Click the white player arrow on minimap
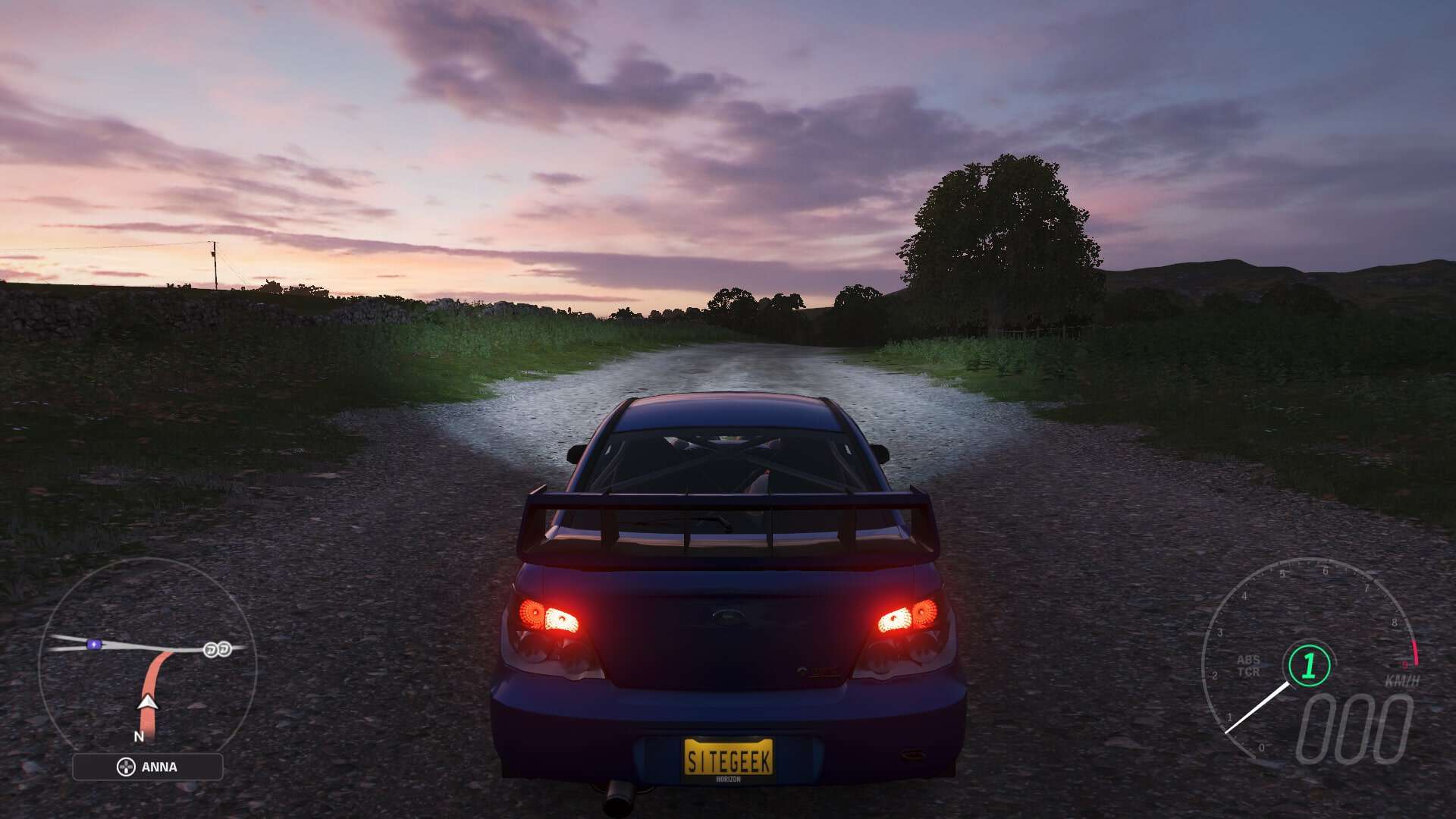Viewport: 1456px width, 819px height. [148, 702]
